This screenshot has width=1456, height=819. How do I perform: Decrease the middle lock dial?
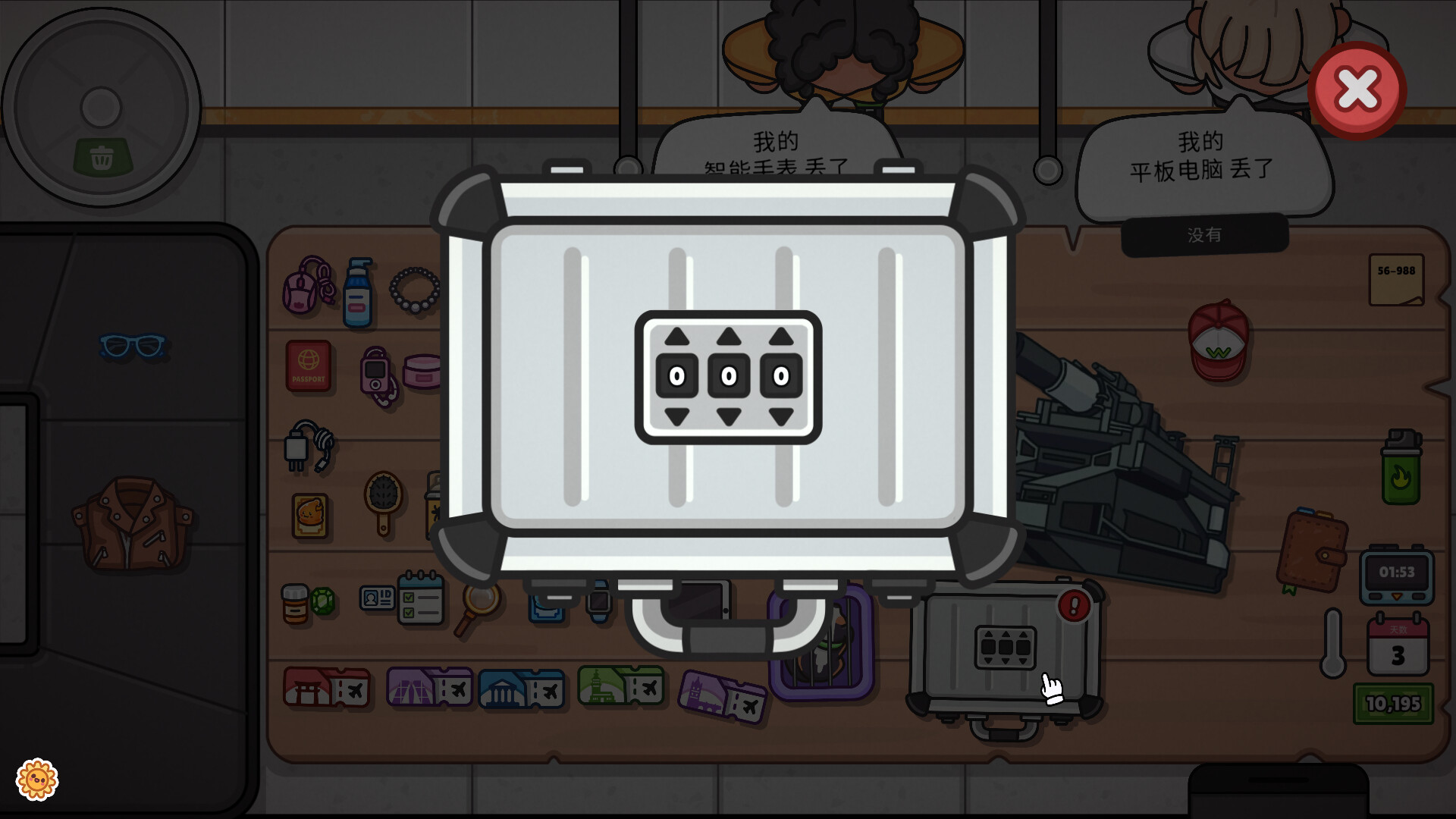coord(729,416)
